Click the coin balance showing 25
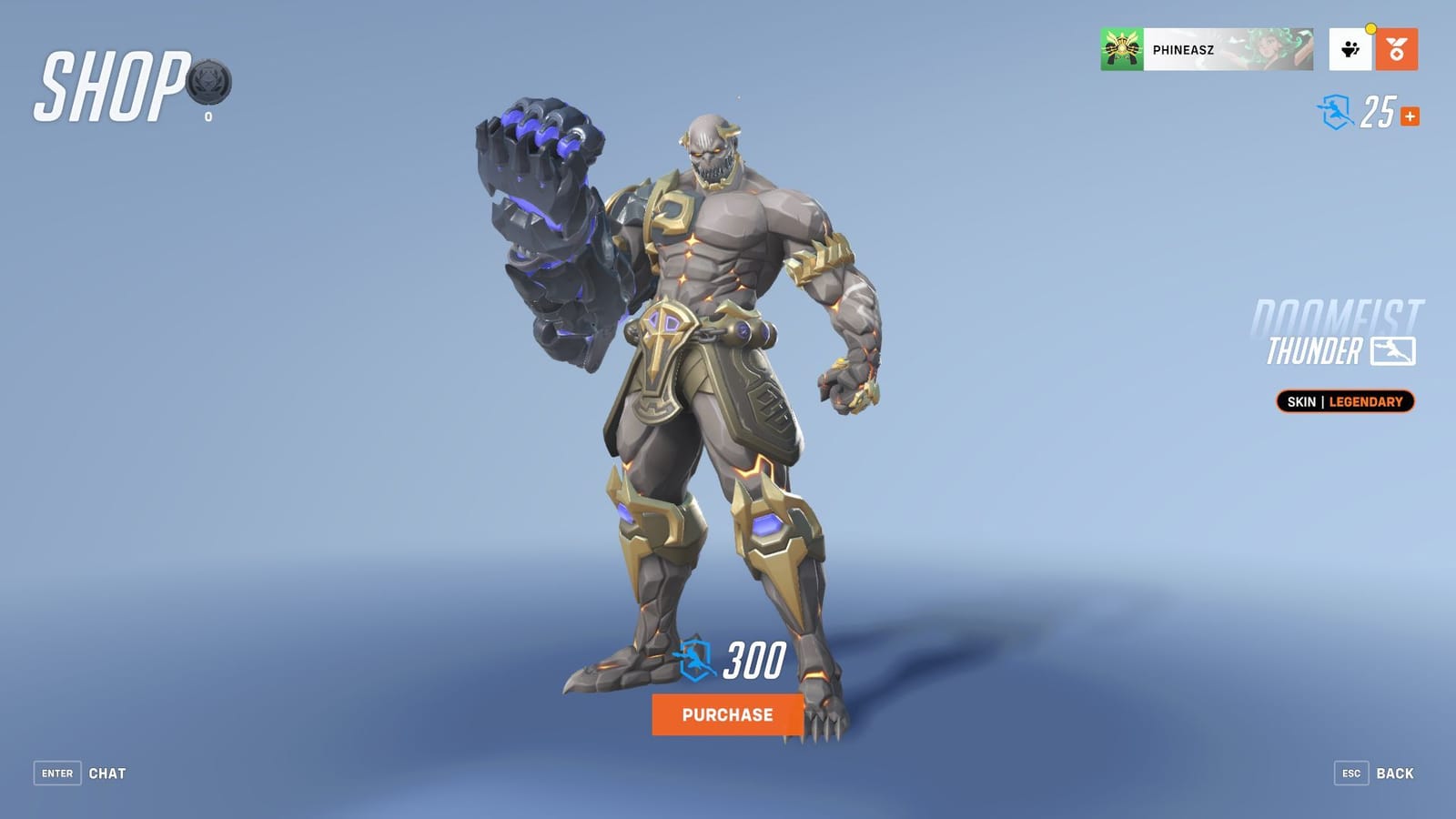The height and width of the screenshot is (819, 1456). [x=1378, y=111]
